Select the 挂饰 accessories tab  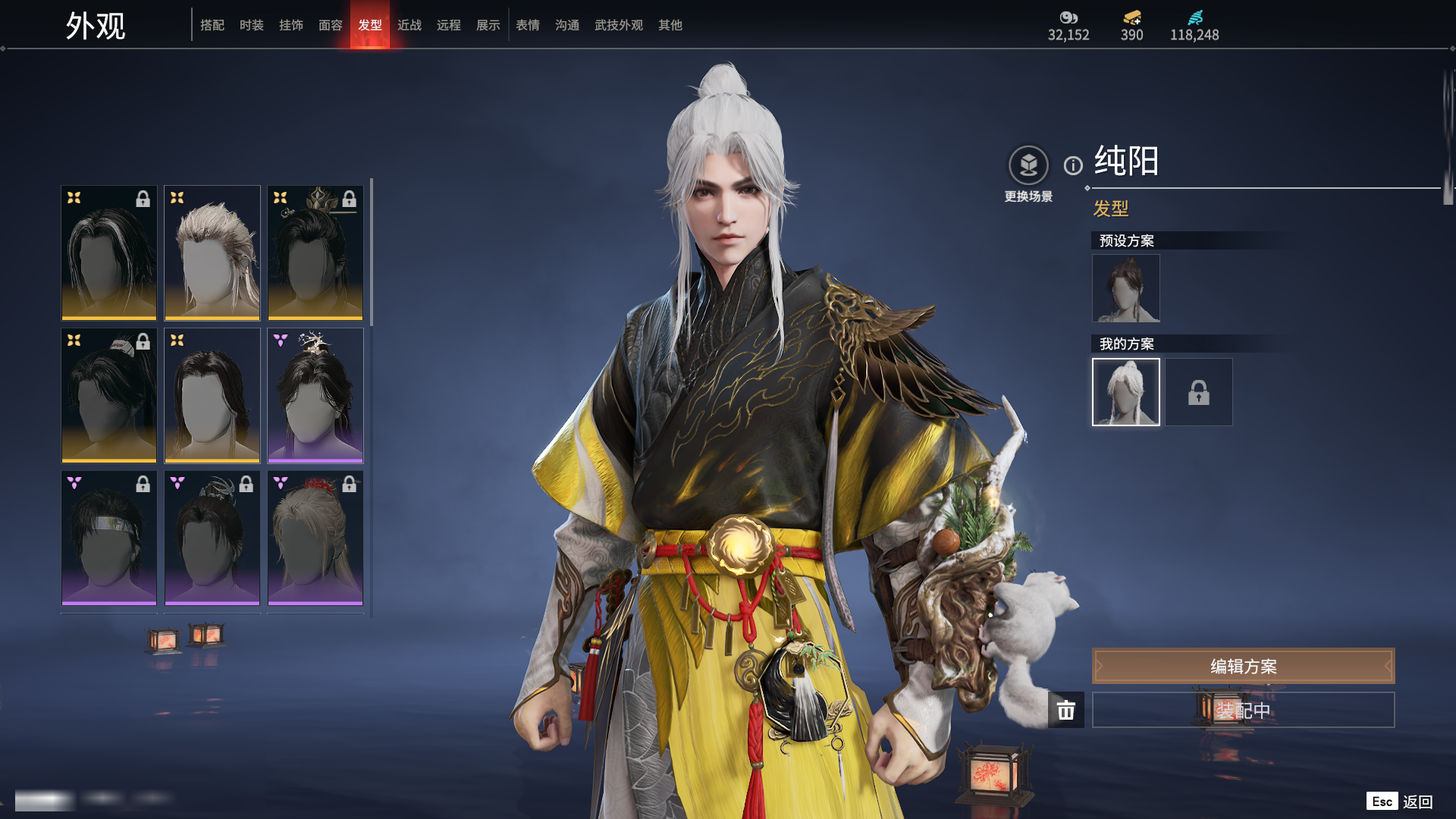(x=291, y=25)
